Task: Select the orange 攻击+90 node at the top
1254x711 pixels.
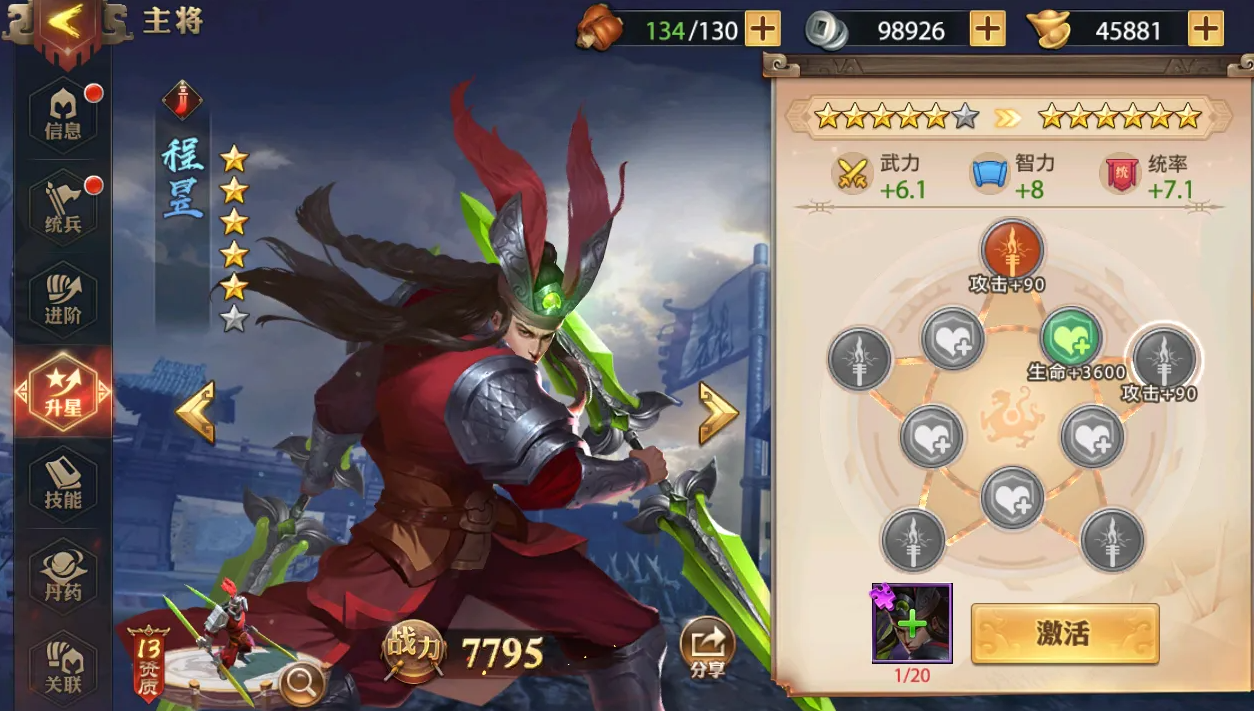Action: 1012,249
